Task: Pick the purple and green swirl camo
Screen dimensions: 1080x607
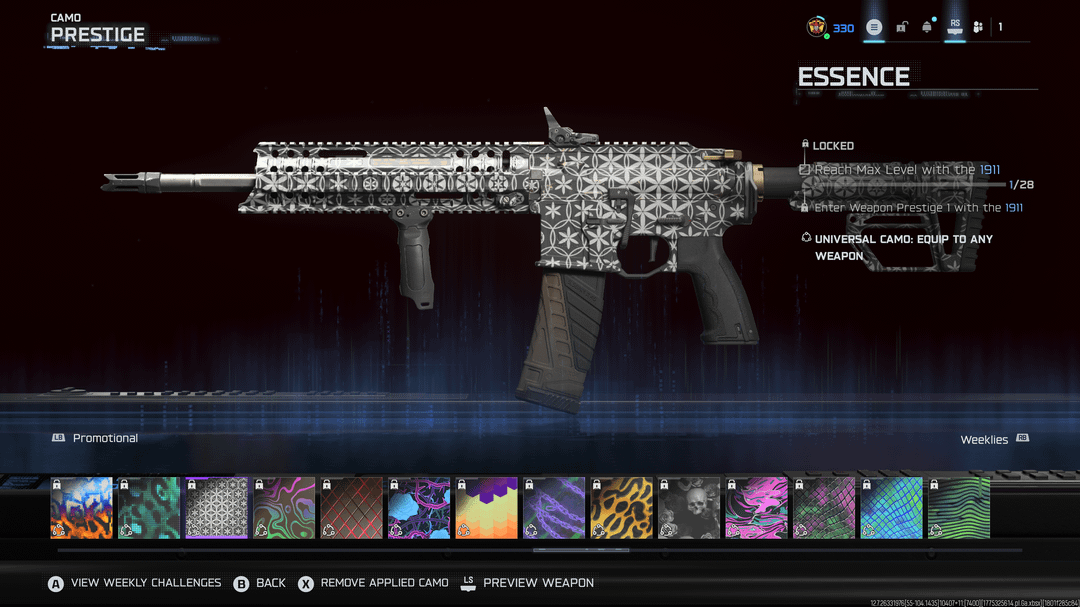Action: tap(284, 508)
